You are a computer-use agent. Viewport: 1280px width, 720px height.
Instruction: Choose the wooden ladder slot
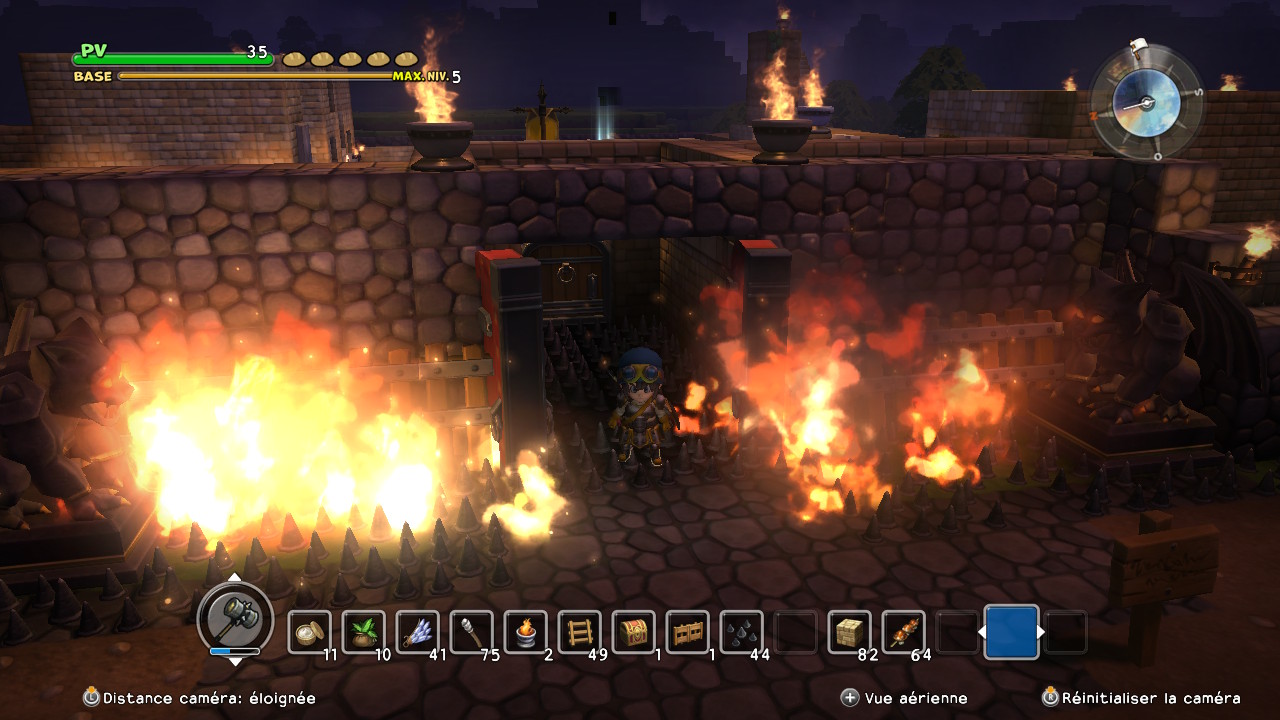click(580, 632)
